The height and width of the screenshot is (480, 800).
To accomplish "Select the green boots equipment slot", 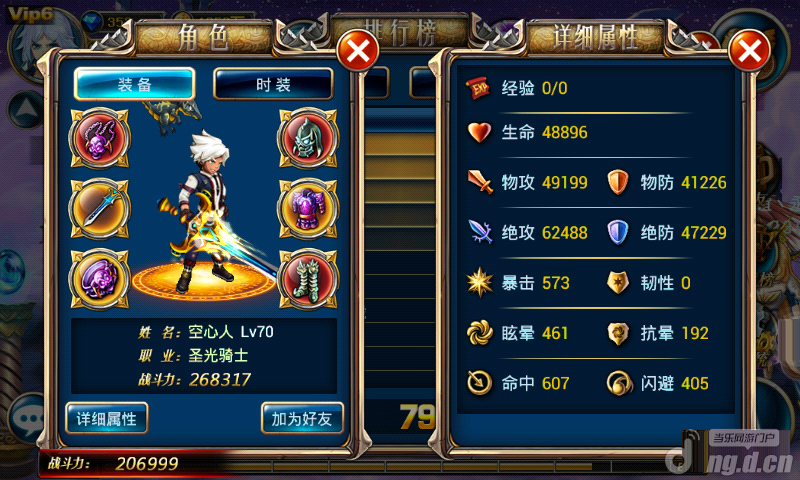I will 307,276.
